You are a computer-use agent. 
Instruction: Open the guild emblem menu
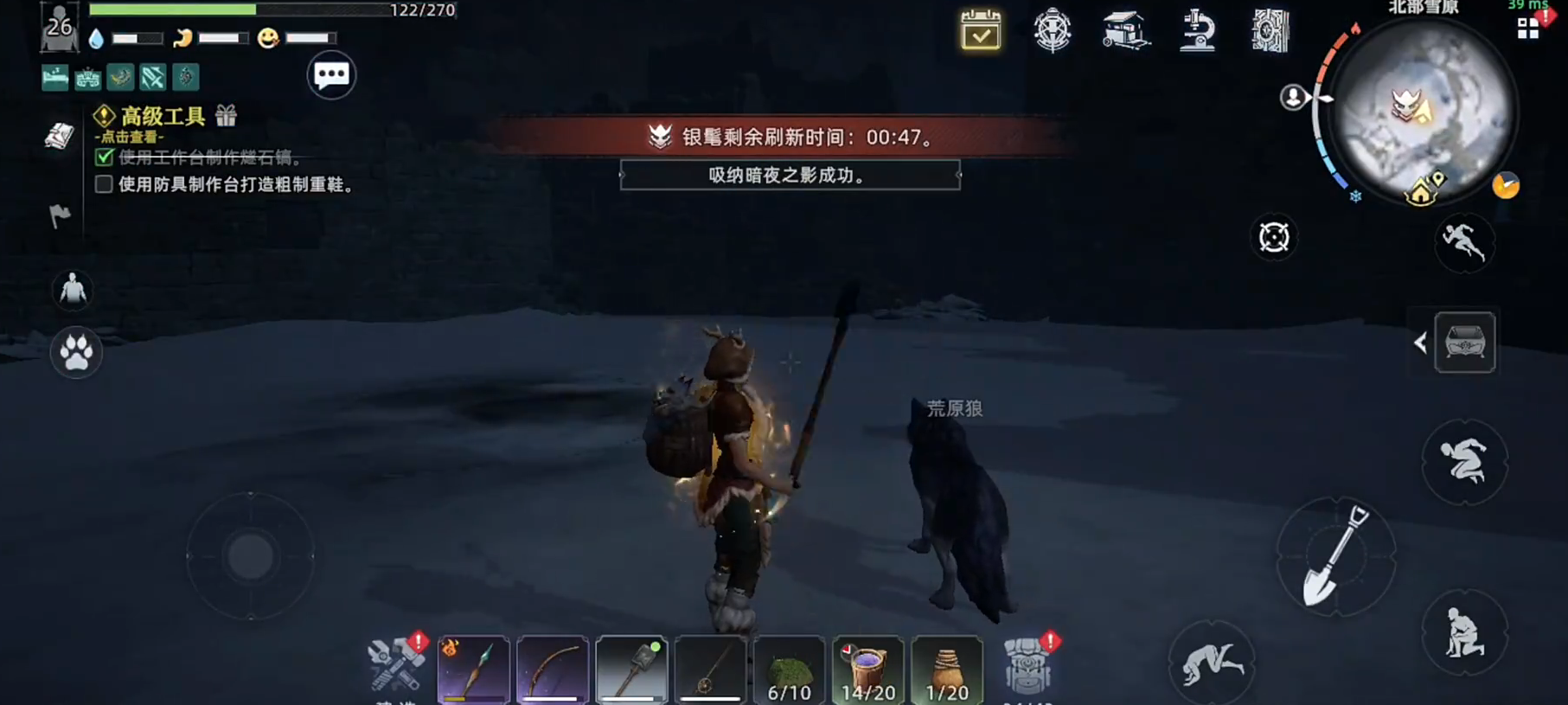point(1052,30)
